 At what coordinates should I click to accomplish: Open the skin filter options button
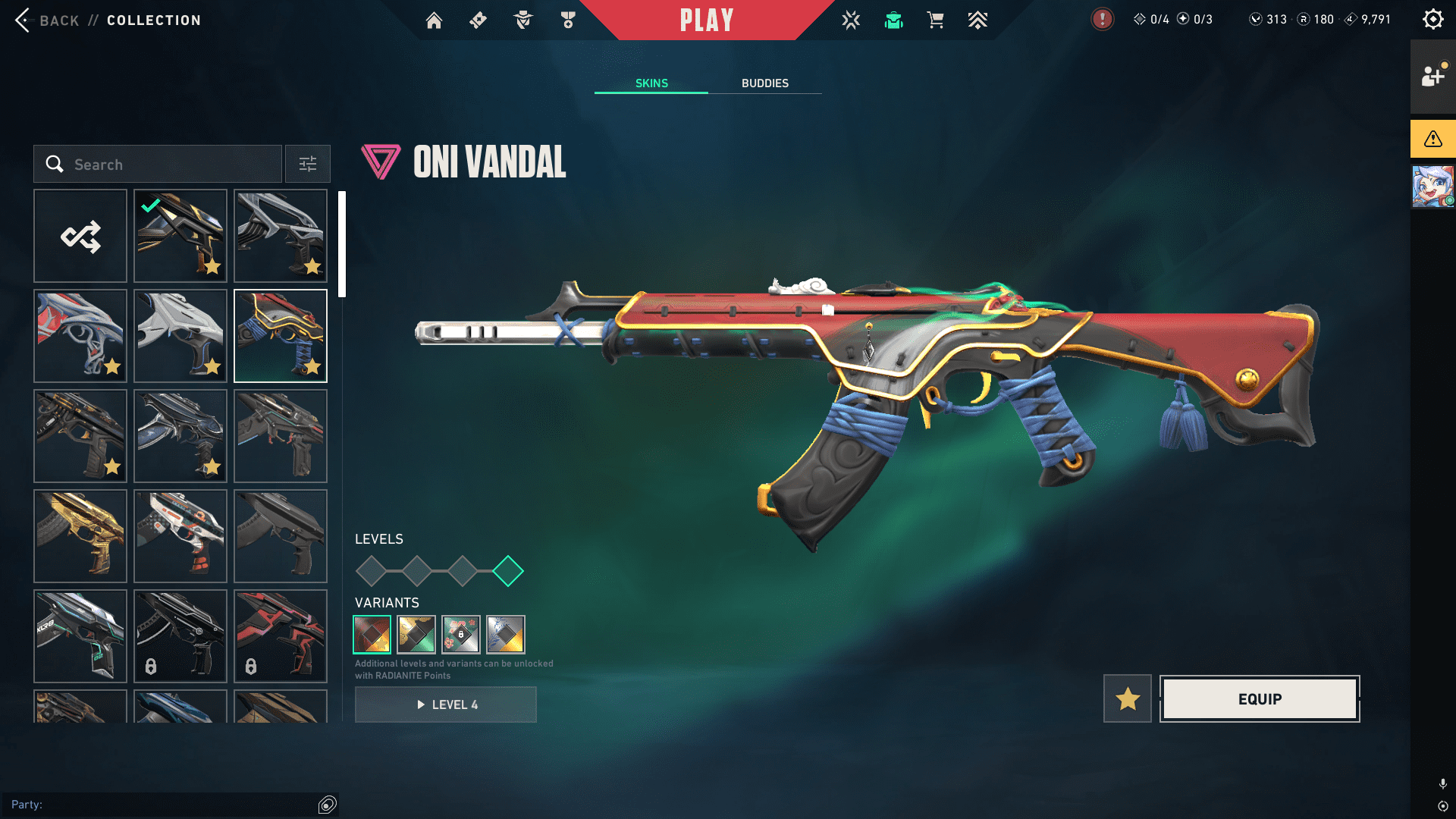[308, 165]
